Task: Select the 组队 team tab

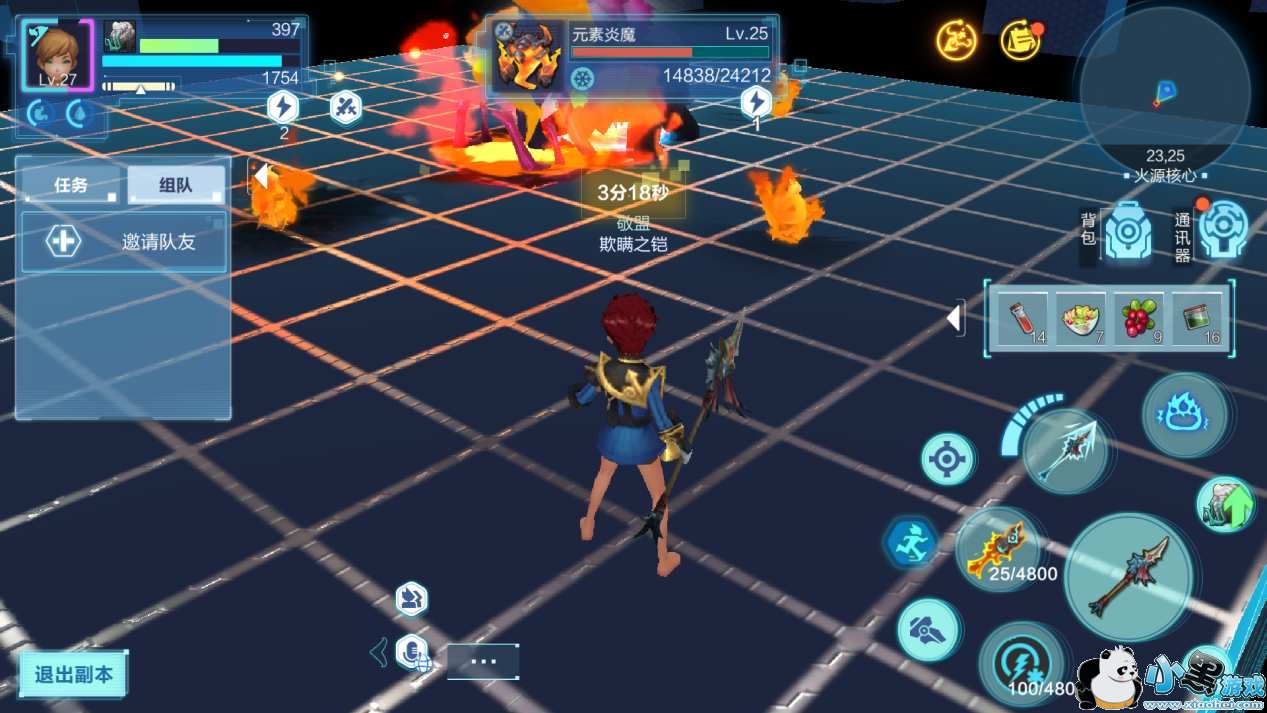Action: tap(176, 185)
